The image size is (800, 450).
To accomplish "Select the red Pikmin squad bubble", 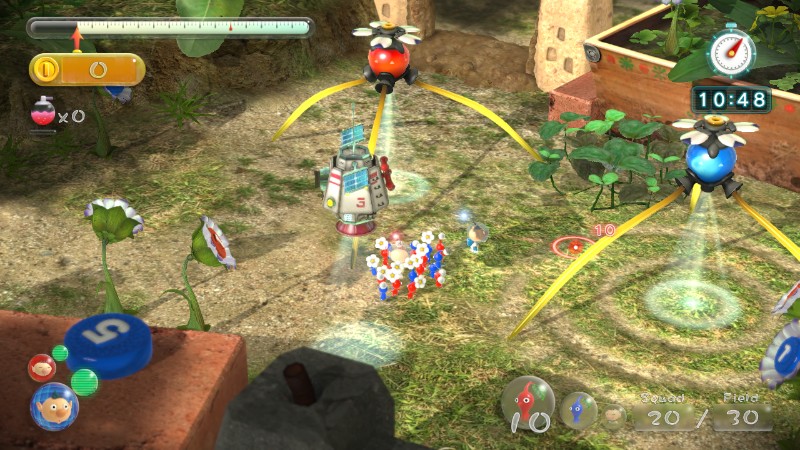I will pos(527,402).
